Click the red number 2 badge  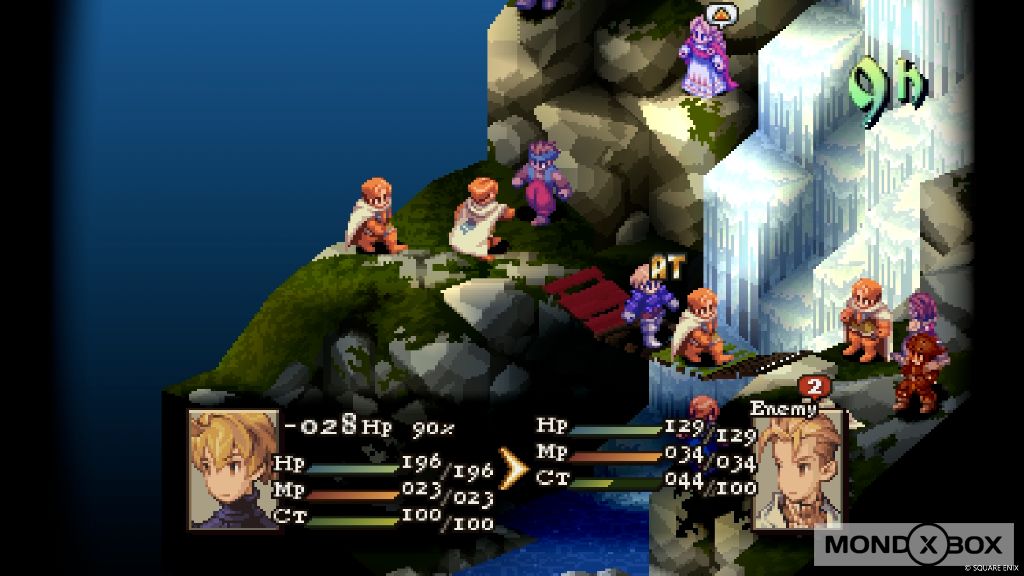click(813, 387)
